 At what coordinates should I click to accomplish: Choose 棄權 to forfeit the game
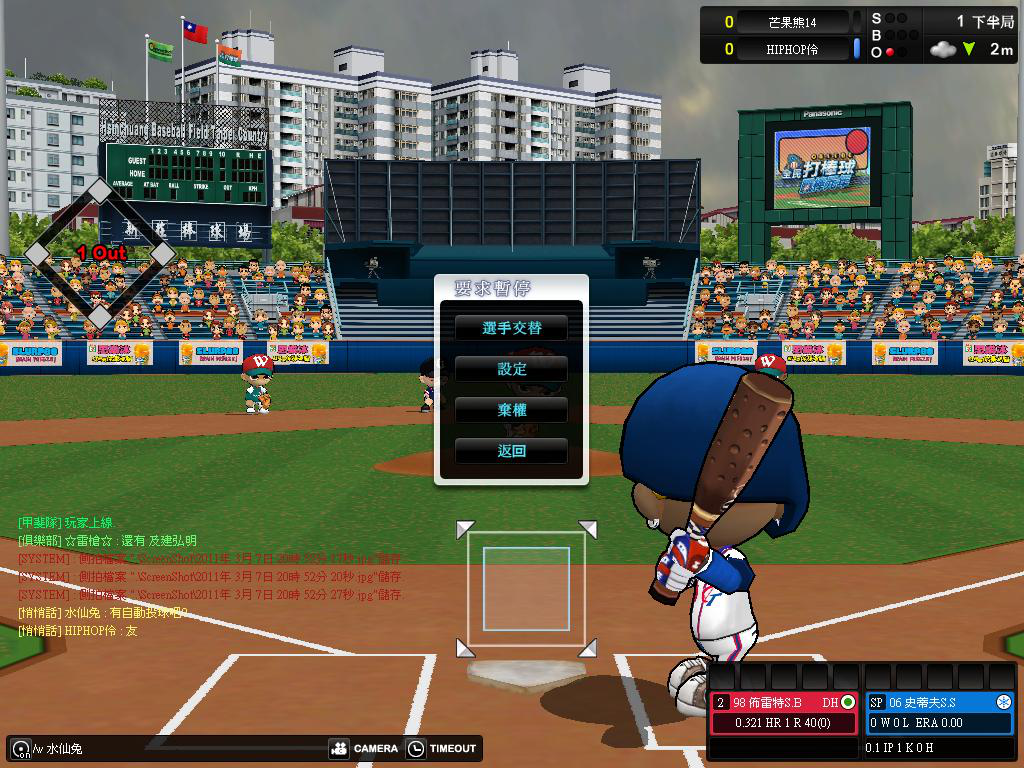[511, 410]
